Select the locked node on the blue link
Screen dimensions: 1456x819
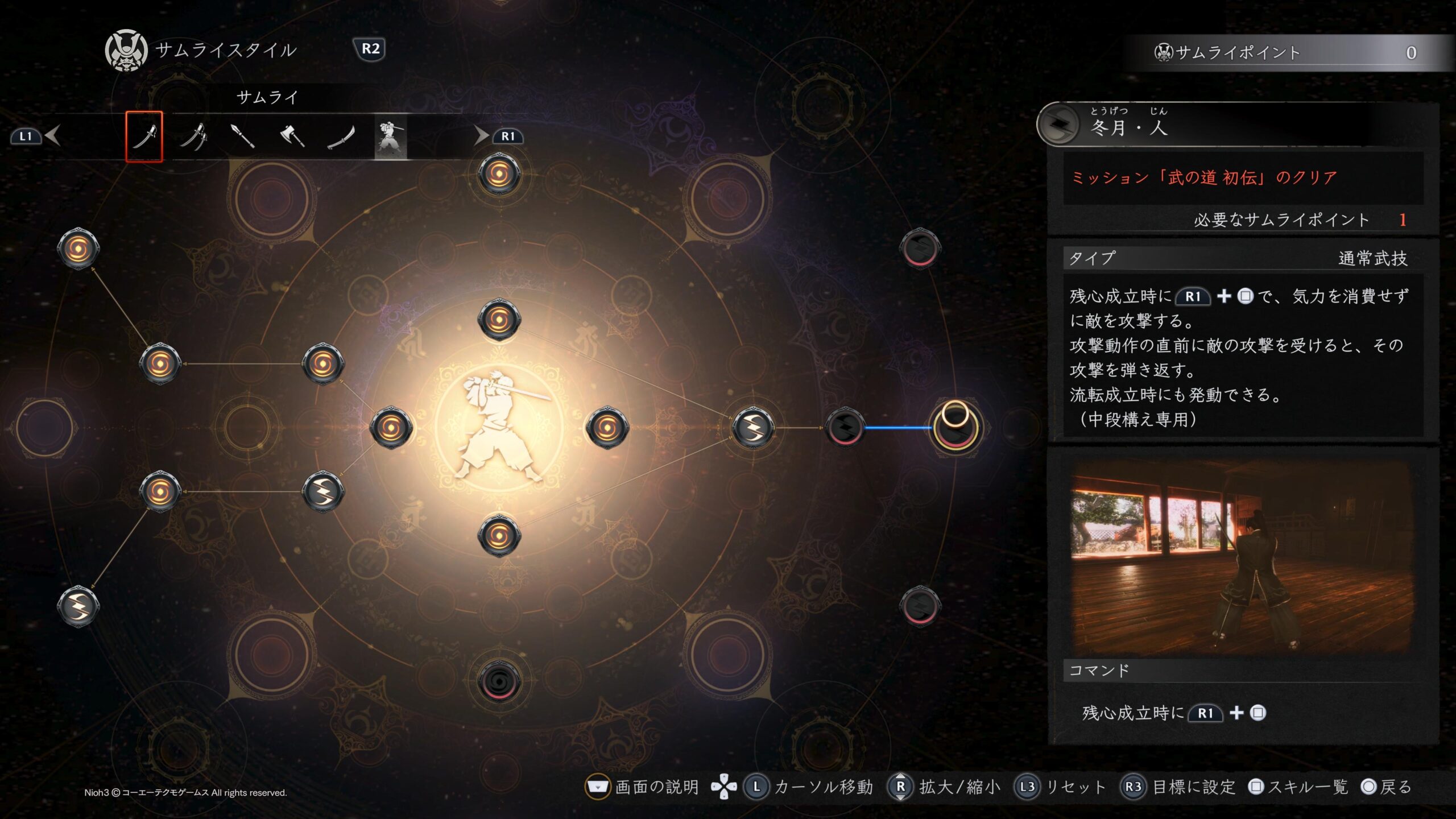pyautogui.click(x=845, y=427)
